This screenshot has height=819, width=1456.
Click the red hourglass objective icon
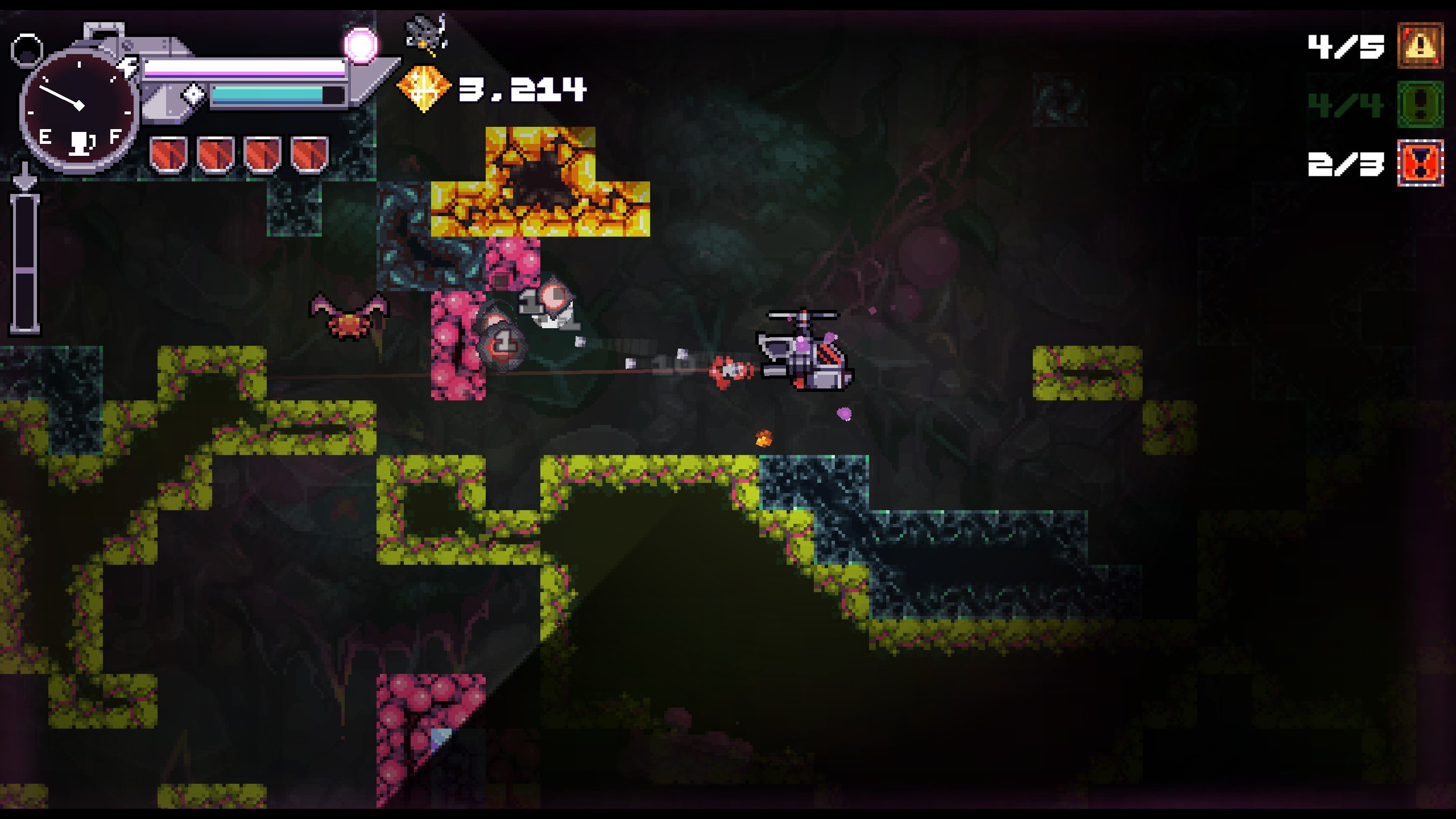pos(1420,163)
